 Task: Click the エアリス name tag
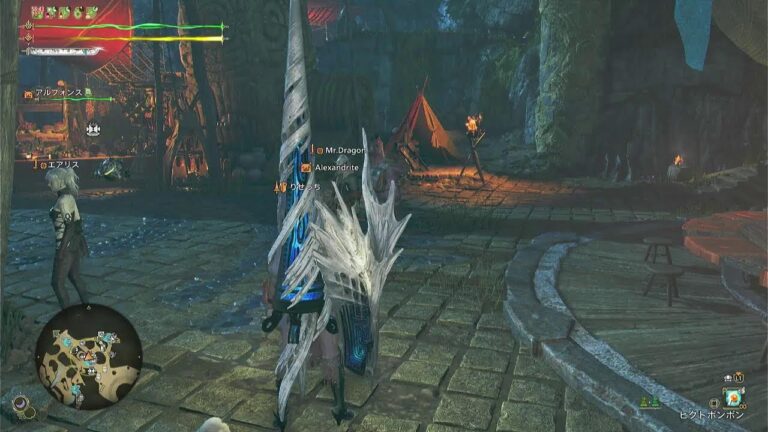pos(62,164)
